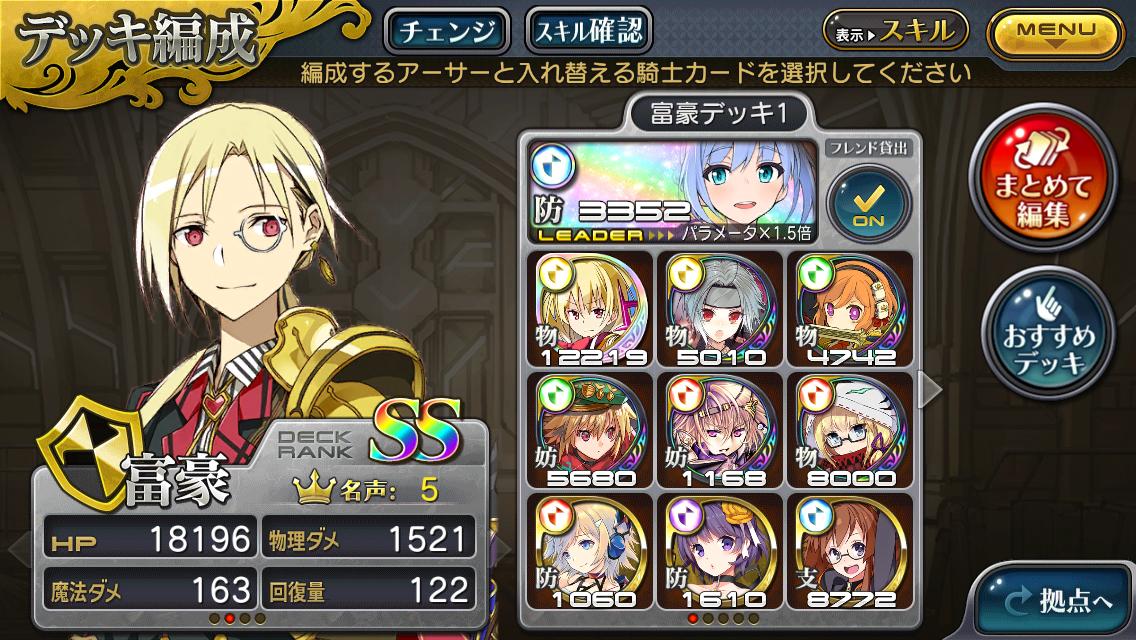Switch the 表示 display mode button
The image size is (1136, 640).
894,32
